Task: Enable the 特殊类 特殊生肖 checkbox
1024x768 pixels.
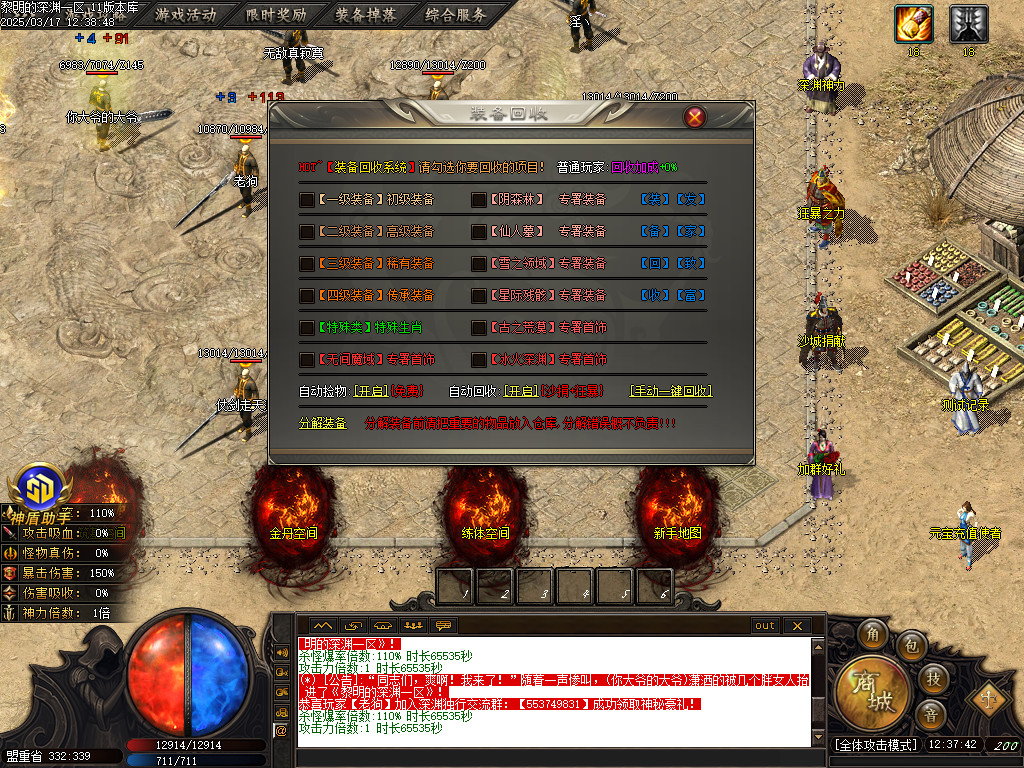Action: click(307, 328)
